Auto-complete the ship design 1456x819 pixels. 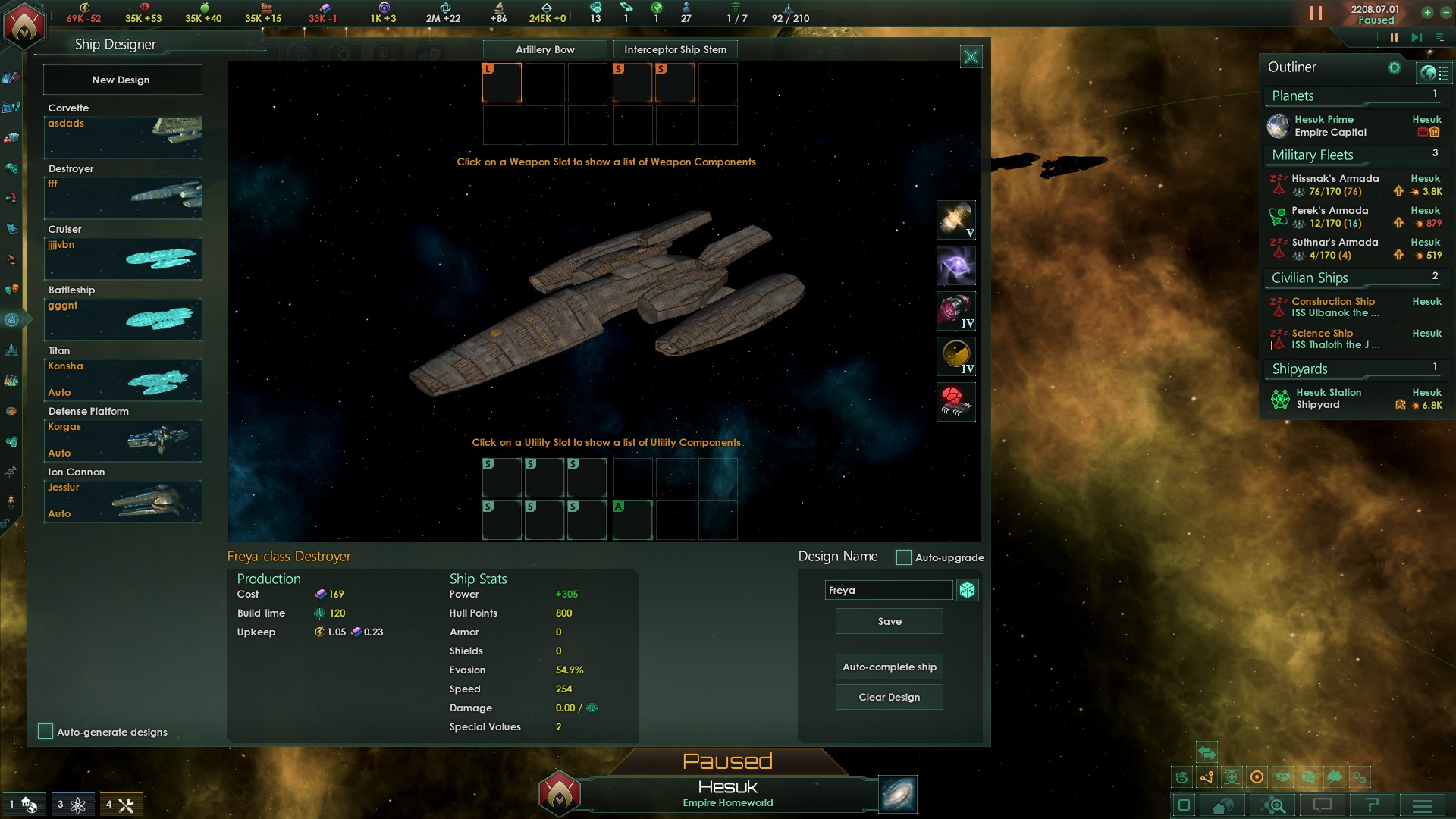click(x=889, y=667)
